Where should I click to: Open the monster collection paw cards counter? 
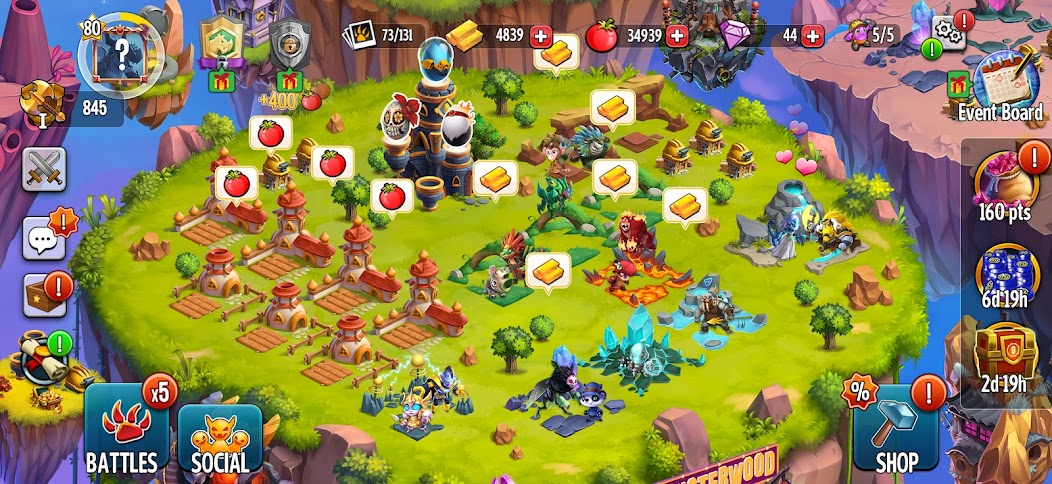378,36
